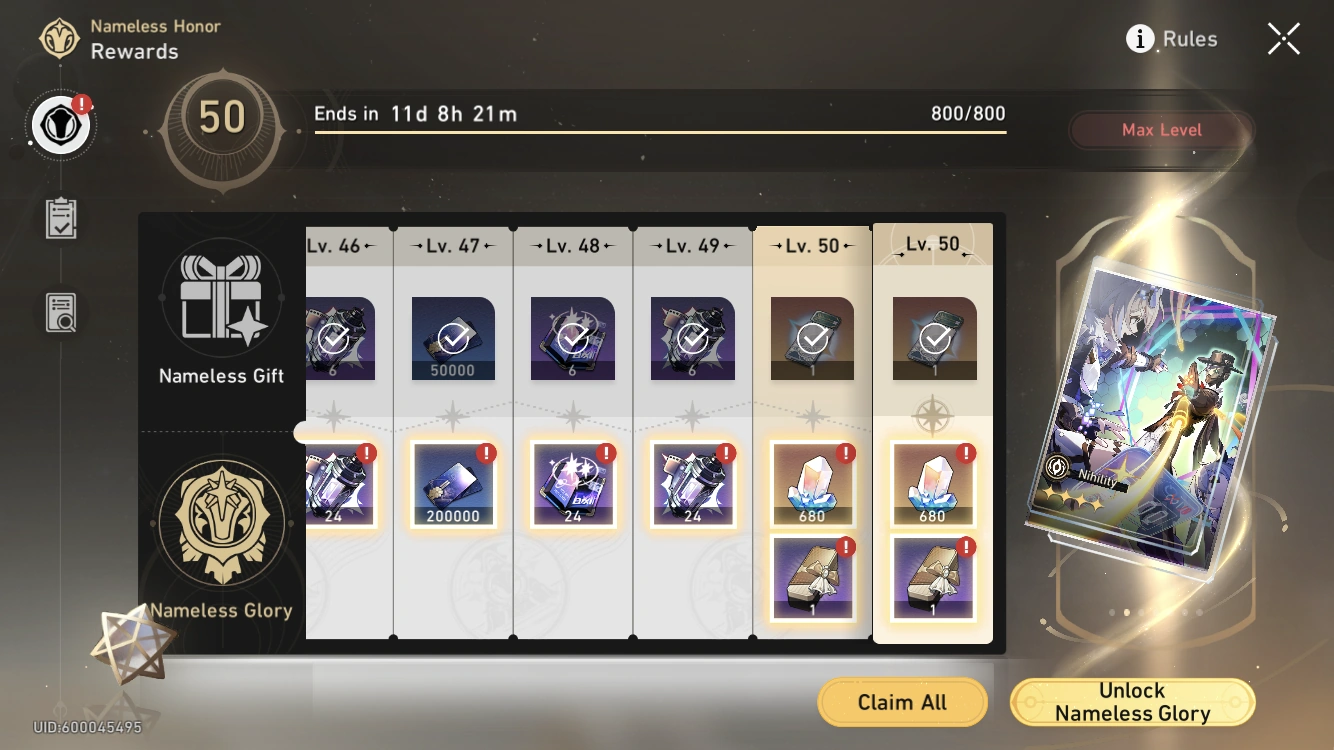Click the second pagination dot below the card
Screen dimensions: 1334x750
point(1127,612)
